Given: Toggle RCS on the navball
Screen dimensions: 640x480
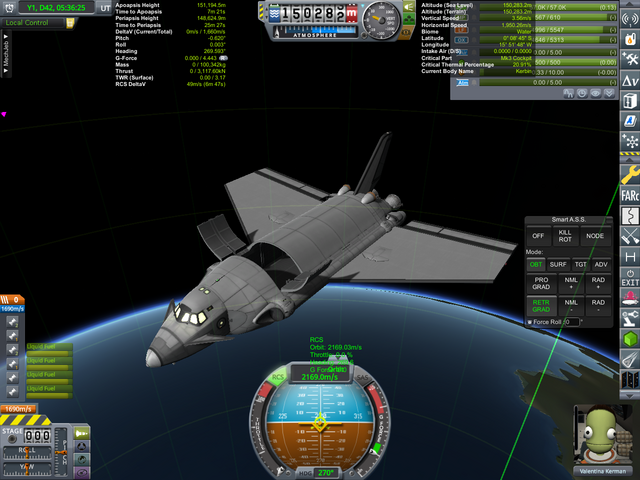Looking at the screenshot, I should [x=279, y=377].
